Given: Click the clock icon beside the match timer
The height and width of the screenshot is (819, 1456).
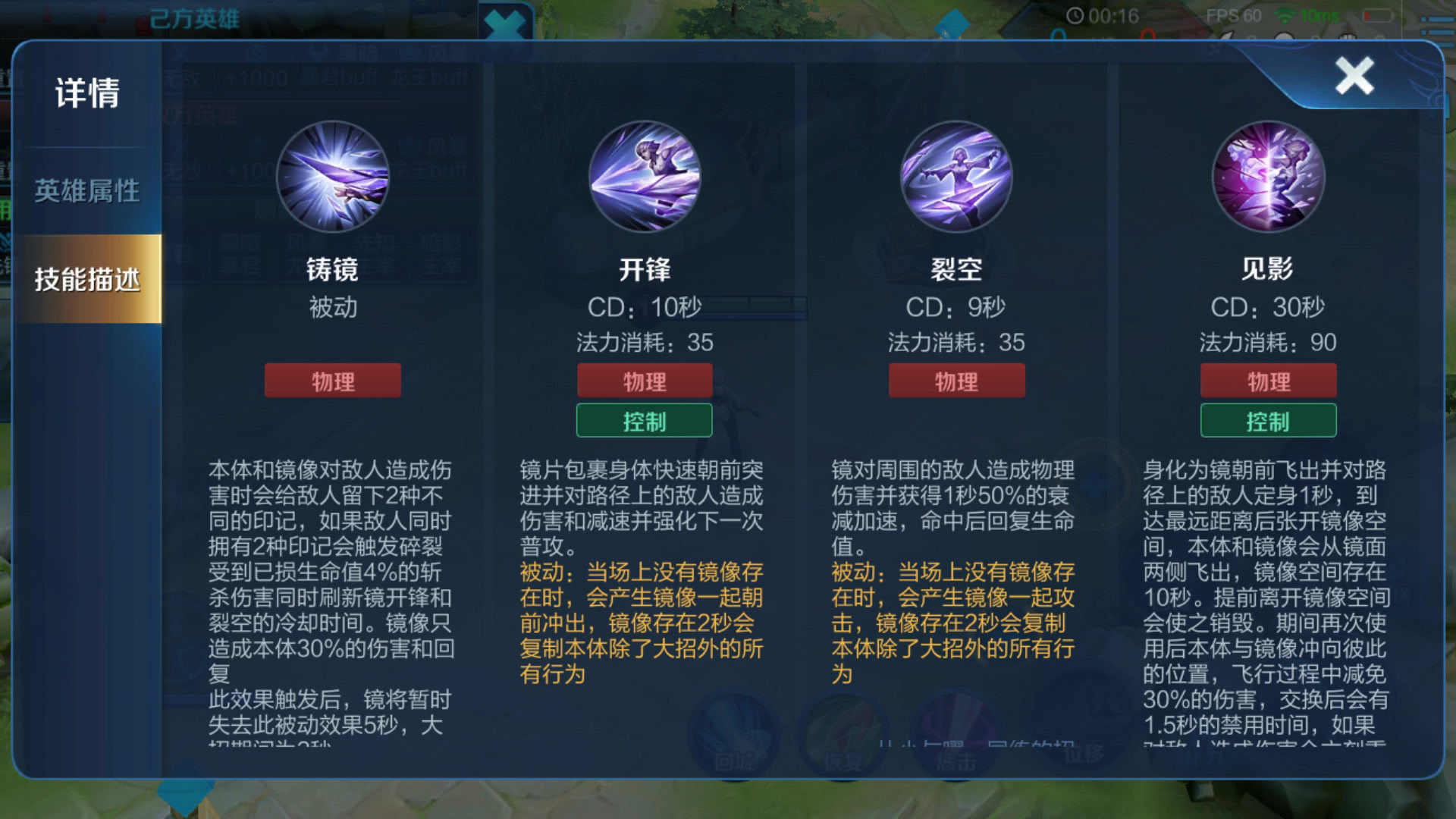Looking at the screenshot, I should pos(1075,17).
